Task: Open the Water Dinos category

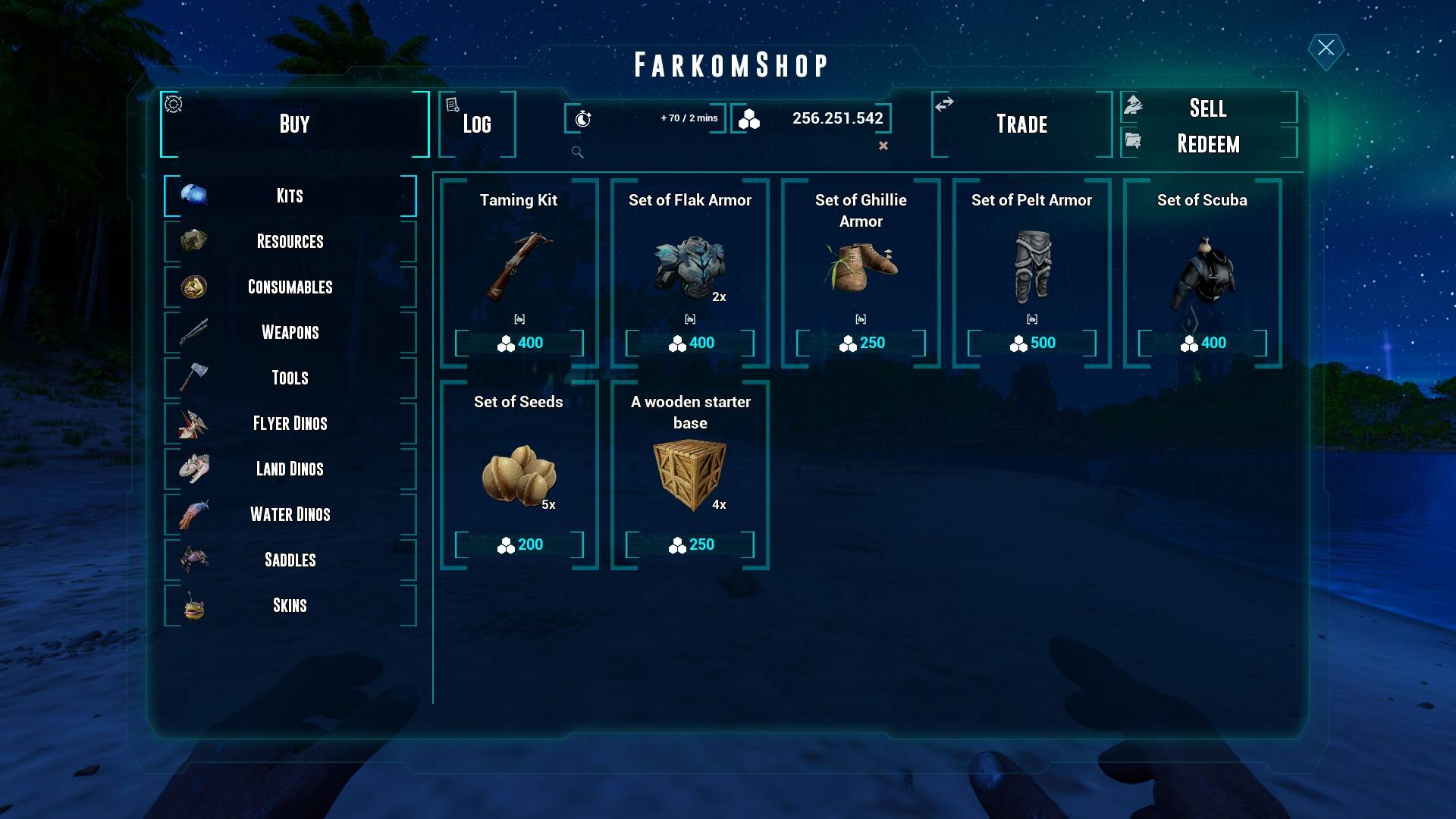Action: click(290, 514)
